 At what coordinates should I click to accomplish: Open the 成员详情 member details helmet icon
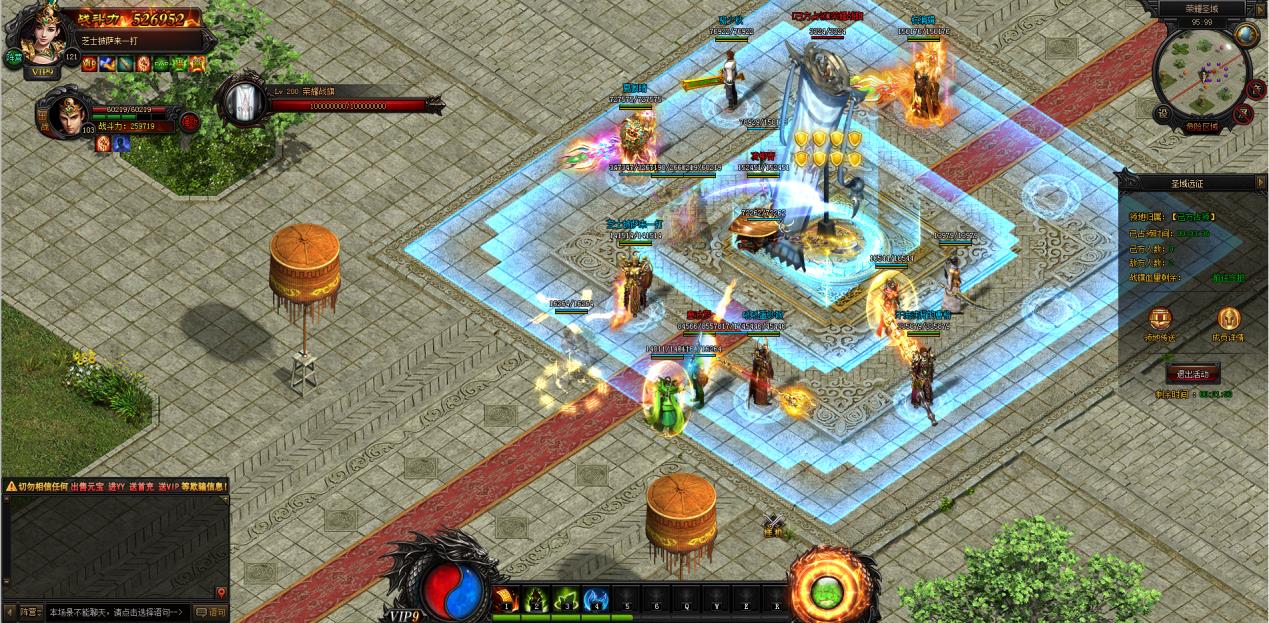coord(1228,320)
